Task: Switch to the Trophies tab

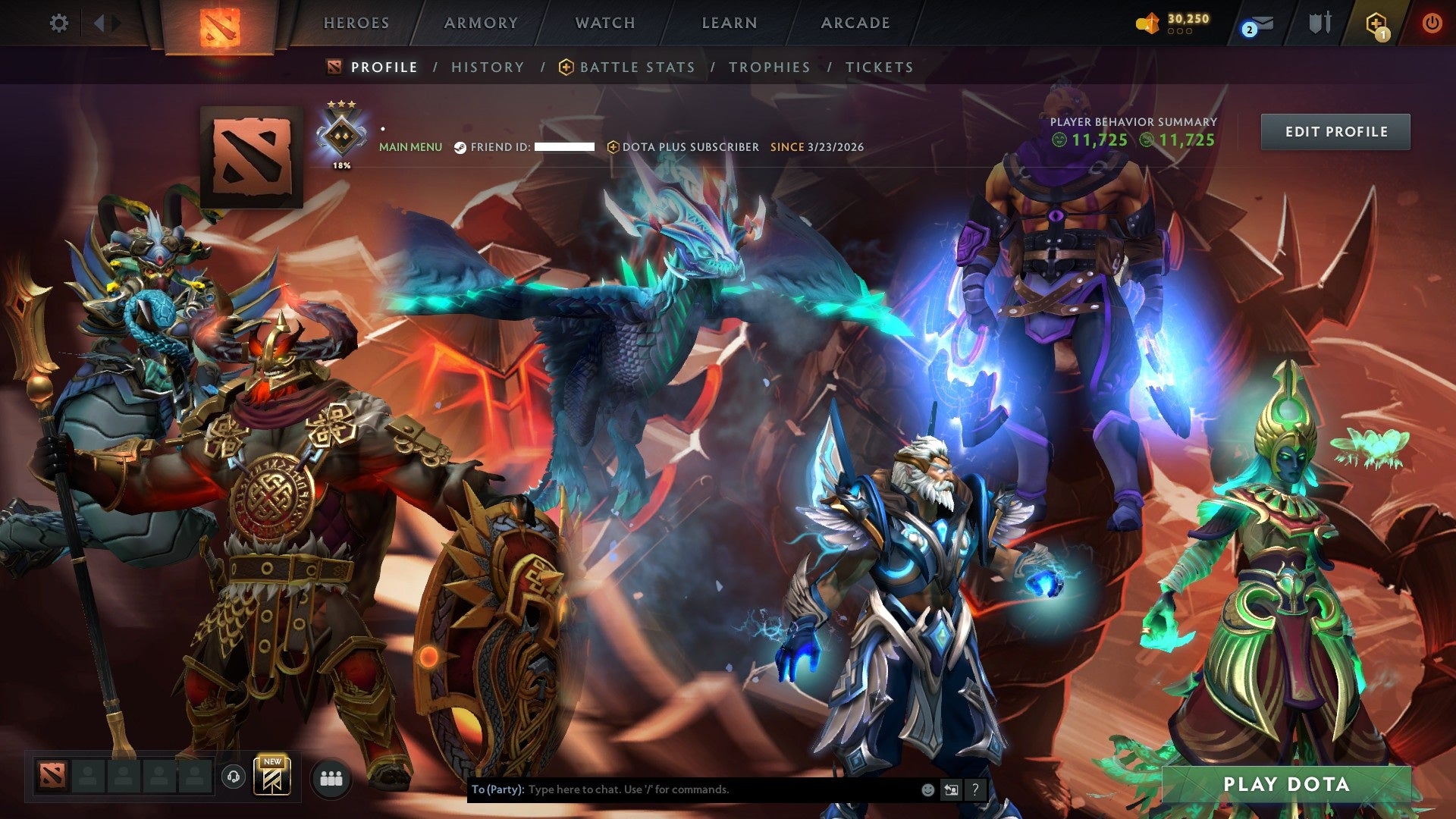Action: (770, 67)
